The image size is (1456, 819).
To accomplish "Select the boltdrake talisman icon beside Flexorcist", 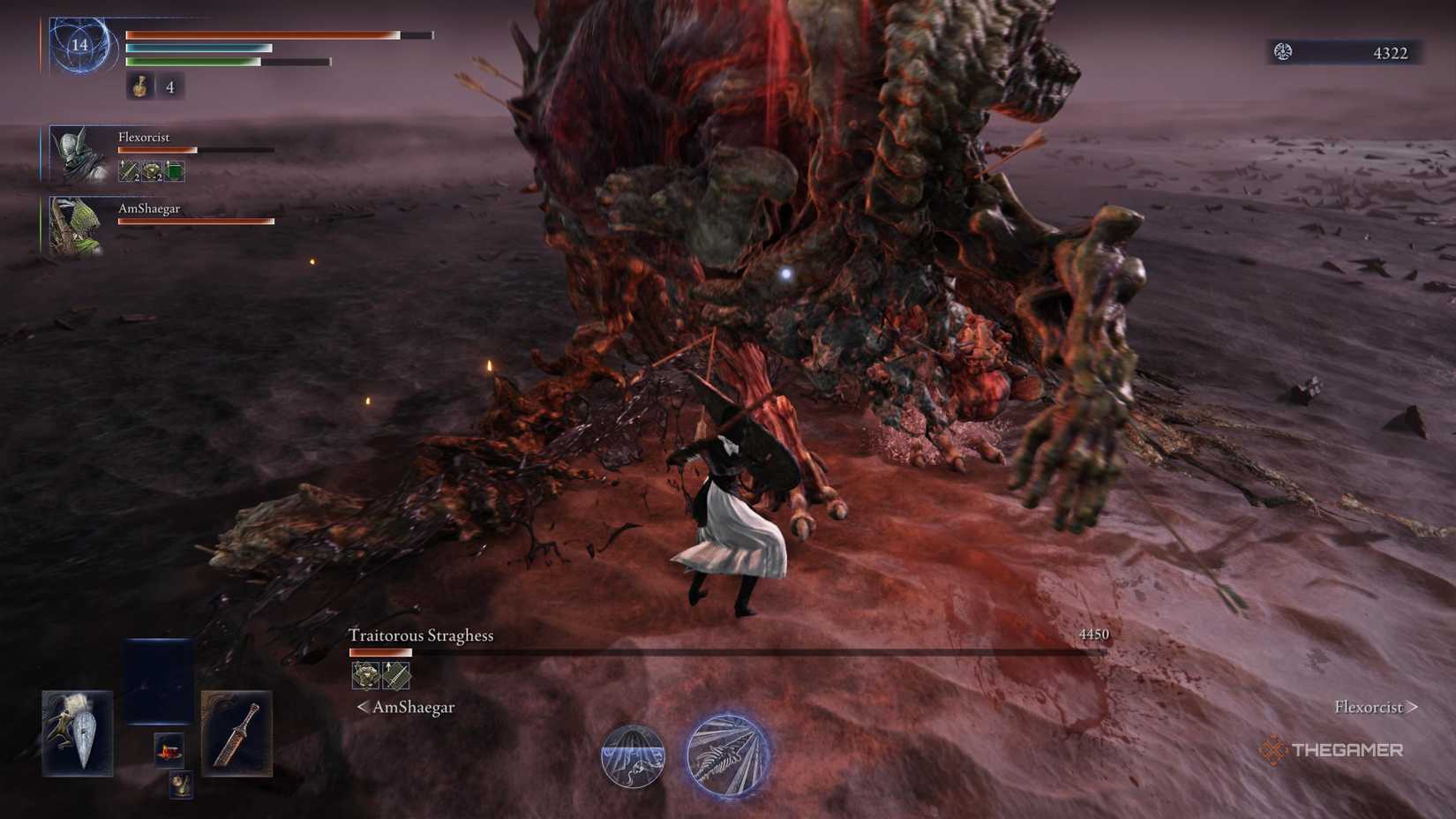I will click(x=150, y=170).
